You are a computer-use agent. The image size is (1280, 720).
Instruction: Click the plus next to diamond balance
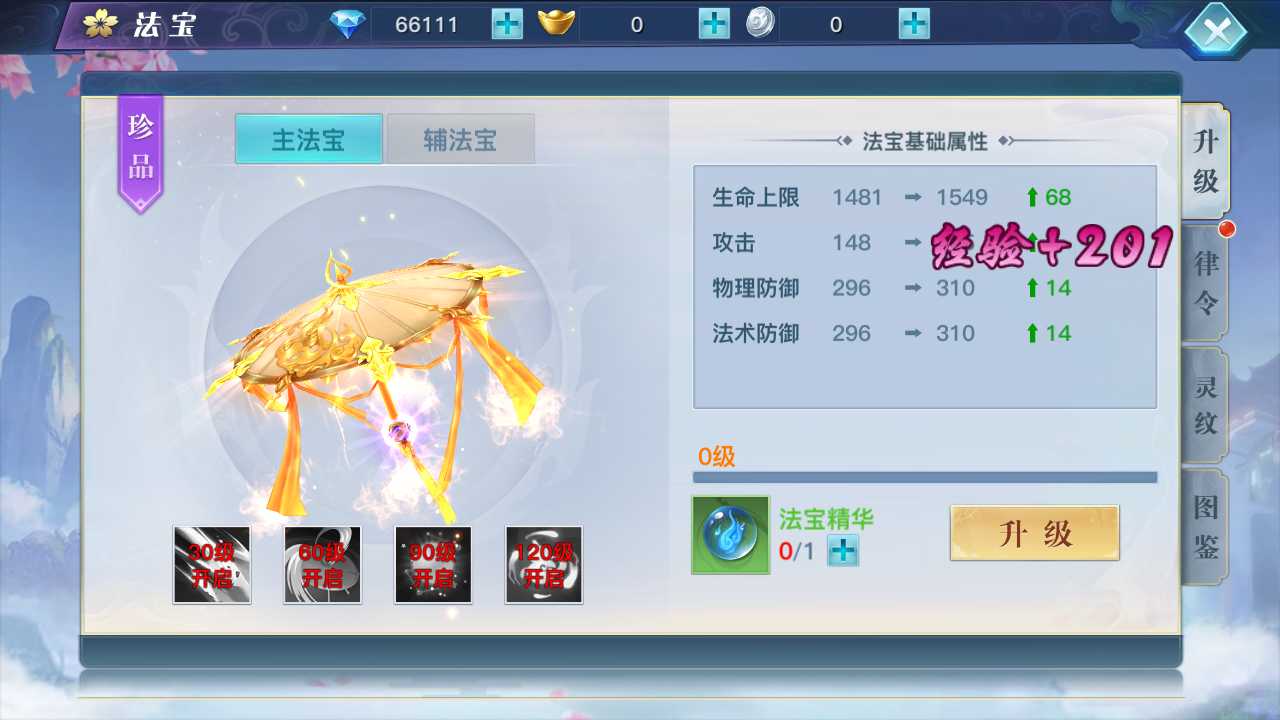[x=506, y=24]
